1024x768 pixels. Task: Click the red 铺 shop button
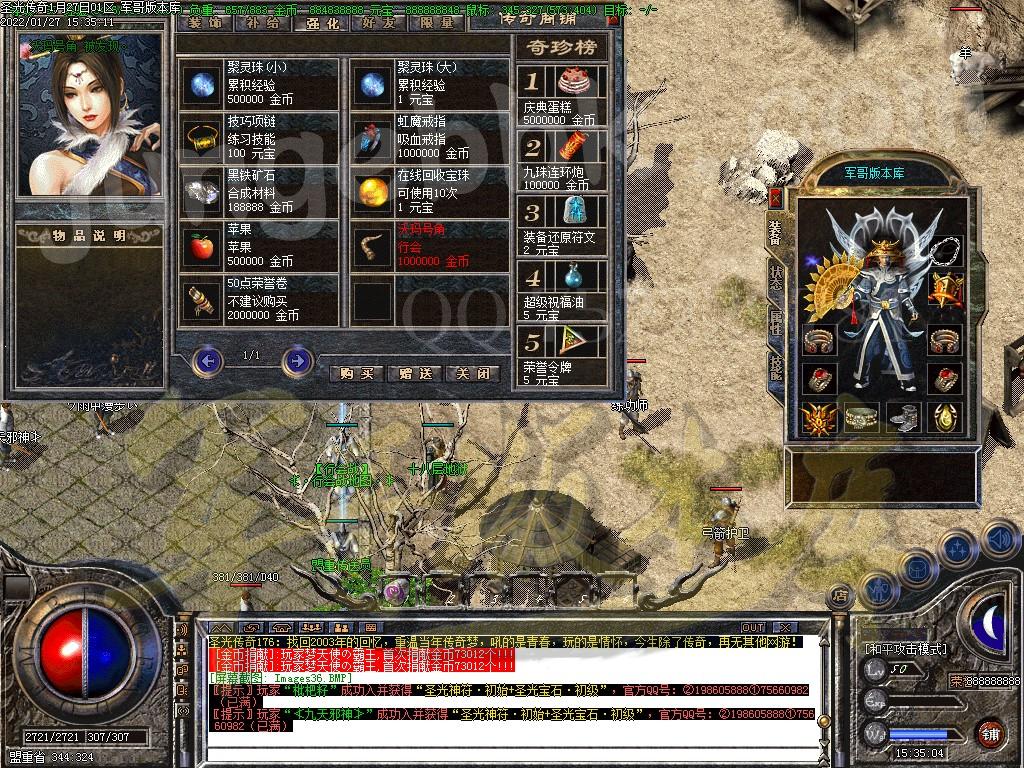pyautogui.click(x=990, y=733)
